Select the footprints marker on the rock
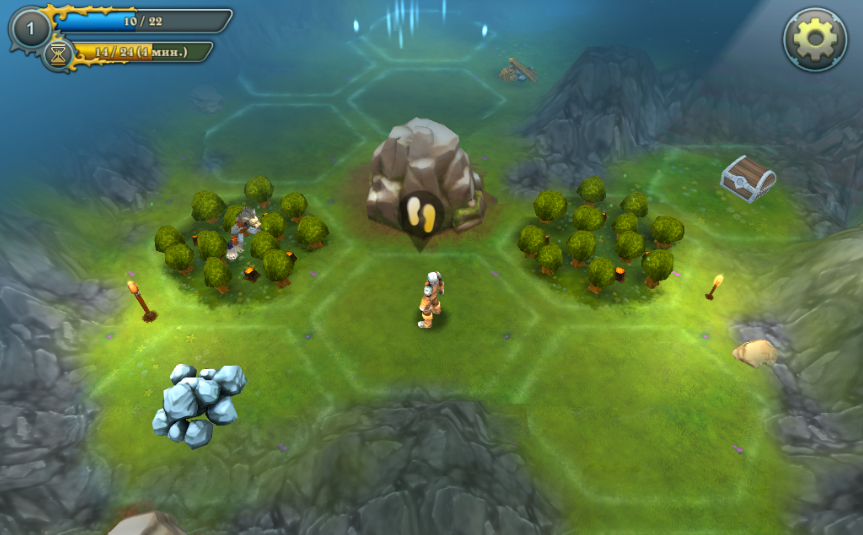Image resolution: width=863 pixels, height=535 pixels. tap(418, 214)
